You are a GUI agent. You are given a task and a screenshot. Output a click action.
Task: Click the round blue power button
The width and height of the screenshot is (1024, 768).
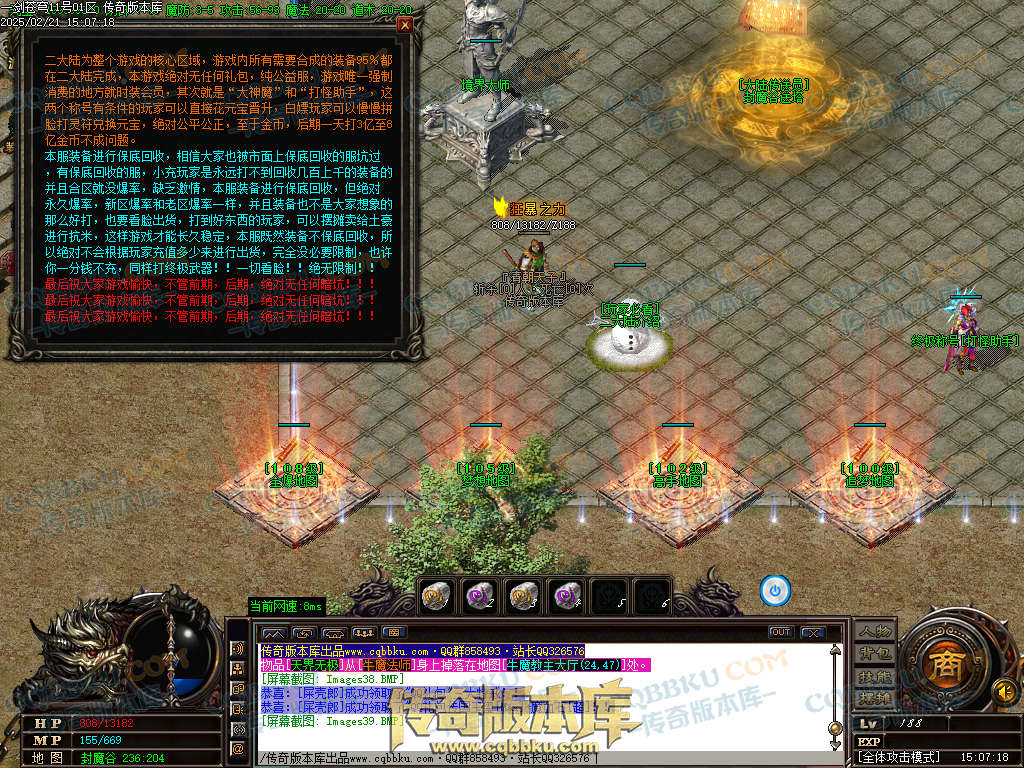tap(774, 591)
